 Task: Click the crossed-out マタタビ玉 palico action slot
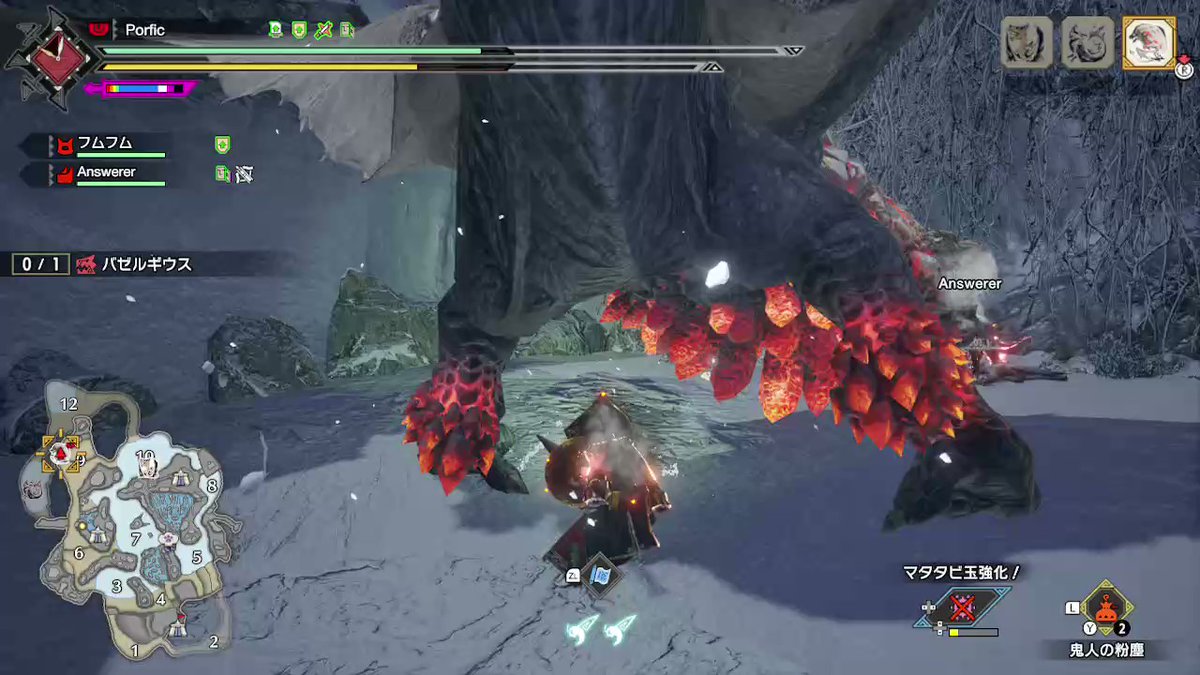point(963,608)
